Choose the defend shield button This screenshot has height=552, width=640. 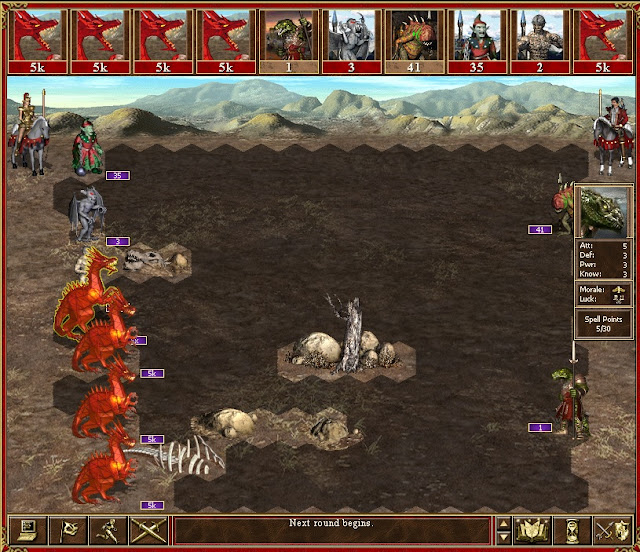point(612,530)
